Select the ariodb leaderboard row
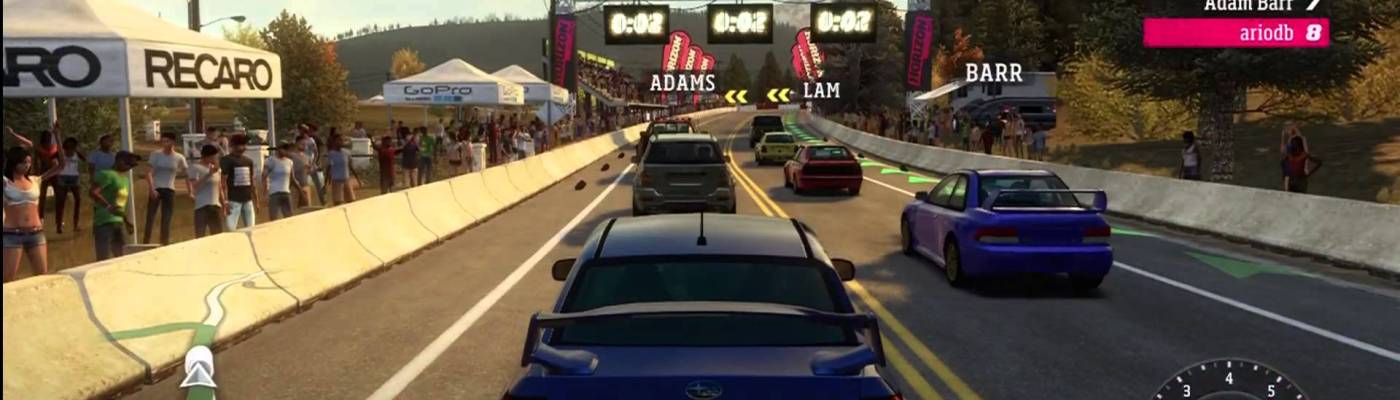Screen dimensions: 1400x400 coord(1236,33)
